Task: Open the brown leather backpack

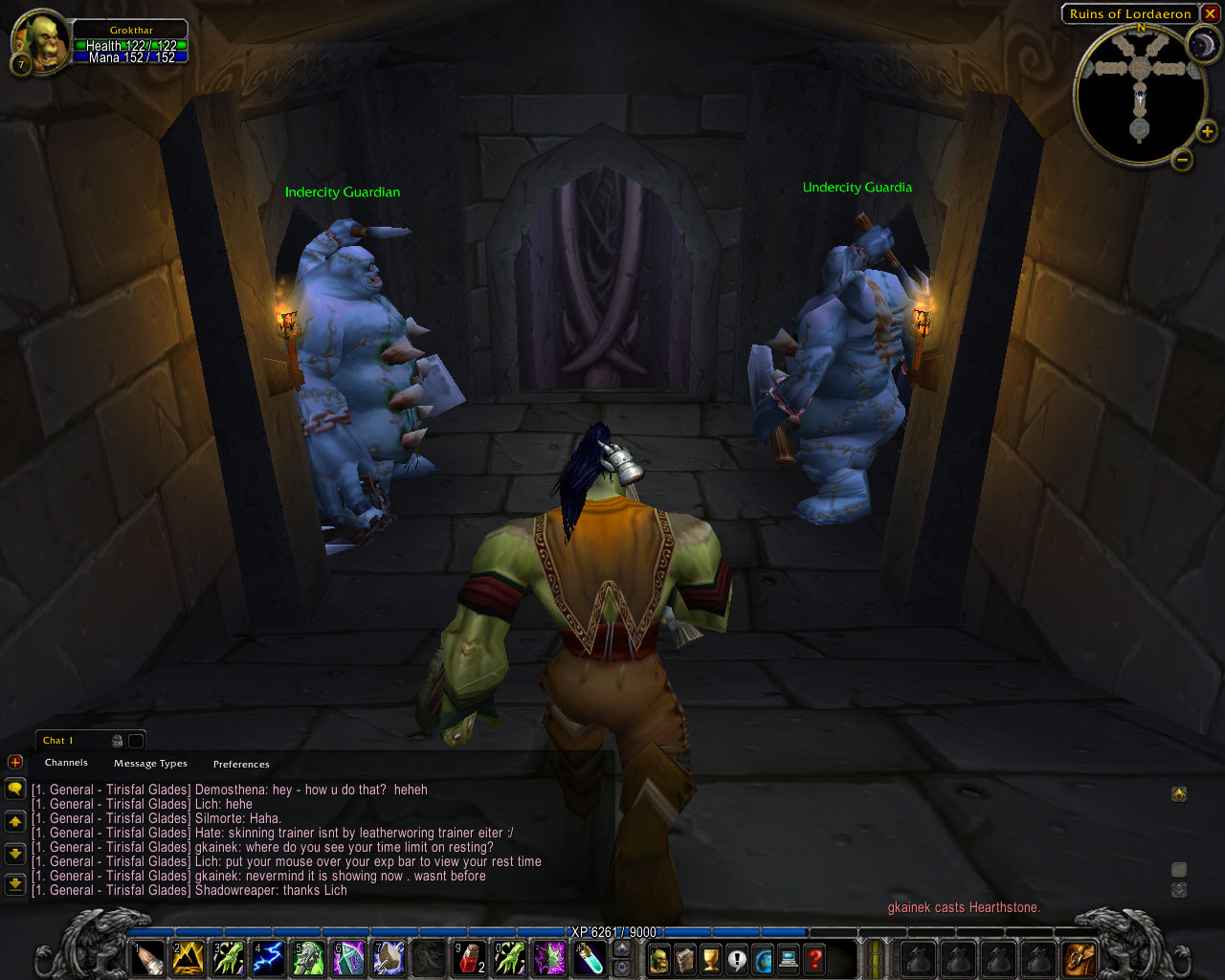Action: 1080,958
